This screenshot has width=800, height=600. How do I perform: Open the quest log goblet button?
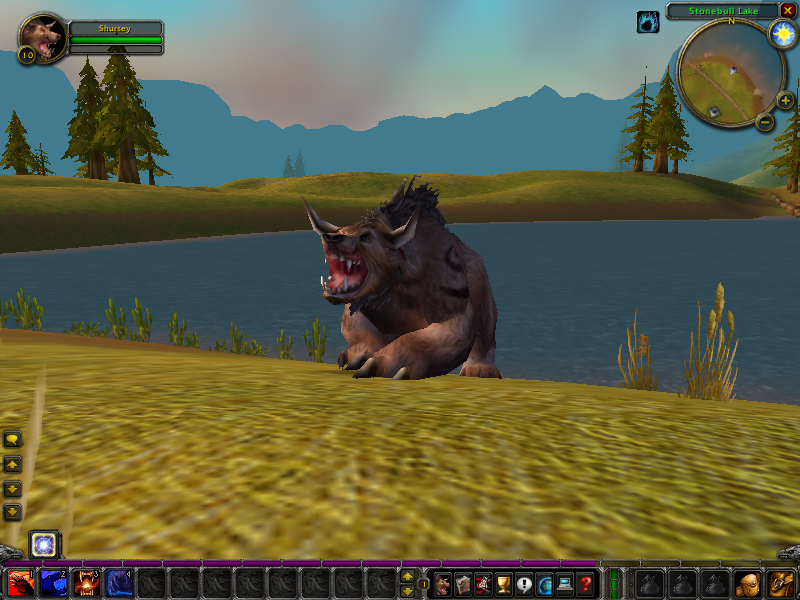[504, 584]
